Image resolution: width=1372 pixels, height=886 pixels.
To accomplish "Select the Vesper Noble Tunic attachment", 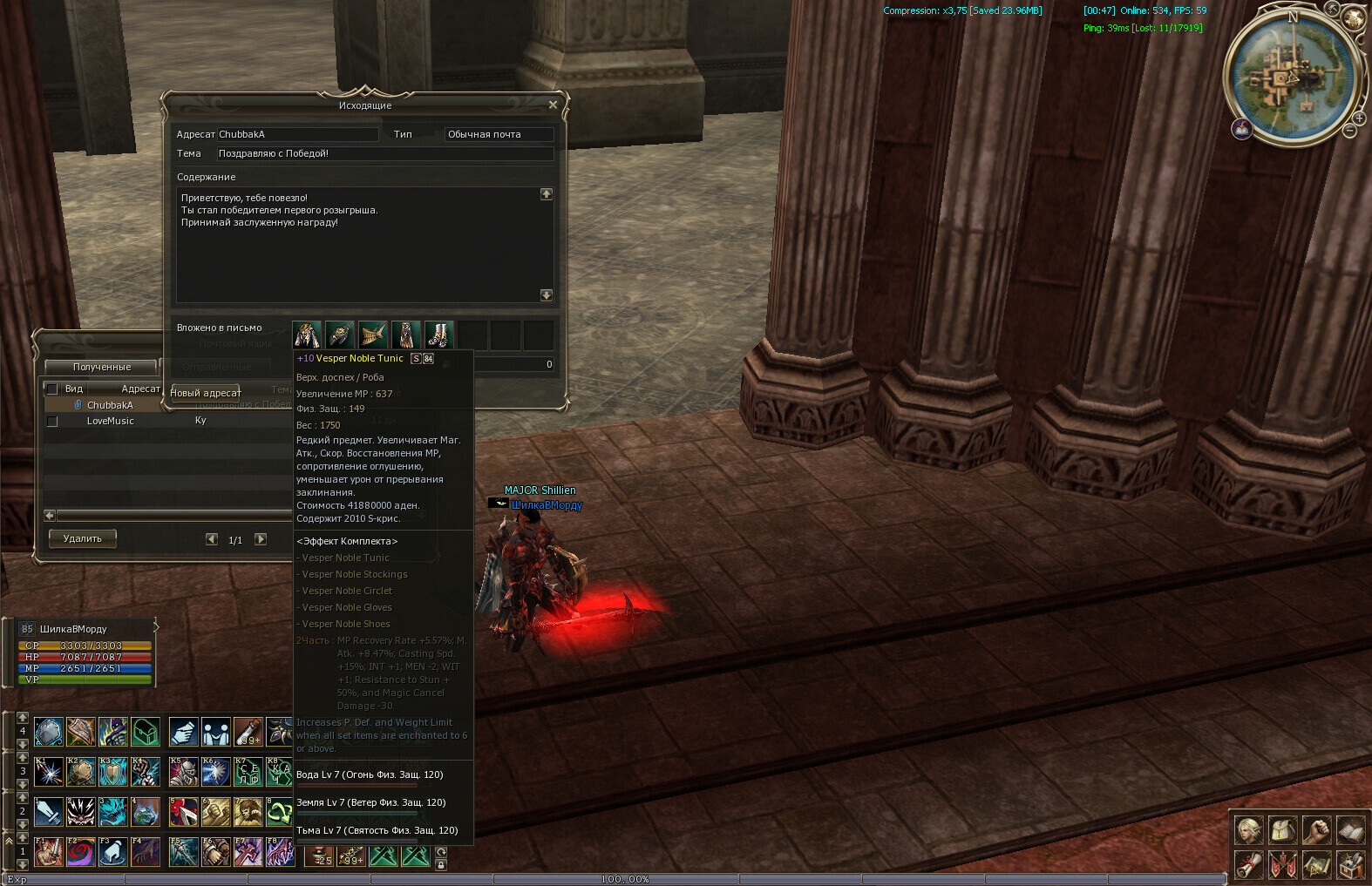I will click(307, 335).
